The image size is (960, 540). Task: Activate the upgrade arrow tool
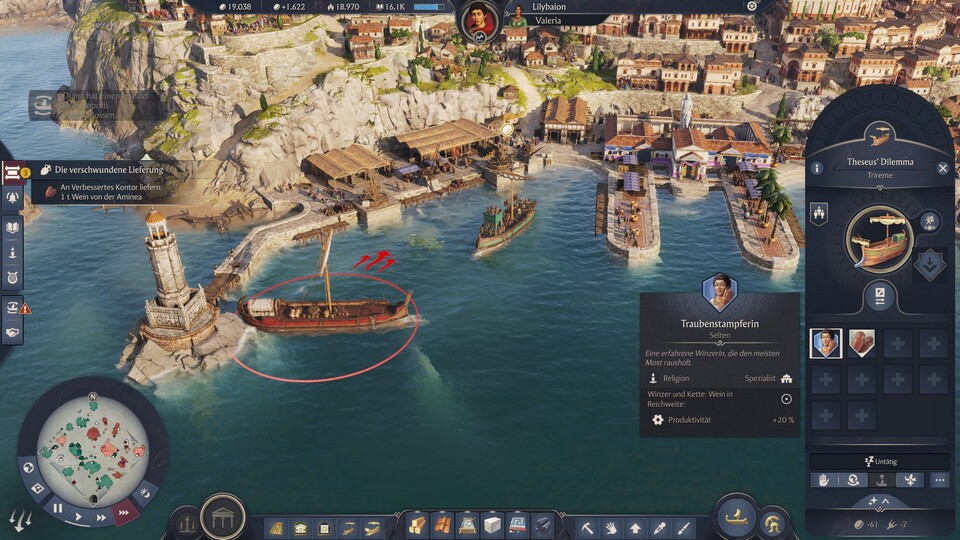point(635,526)
